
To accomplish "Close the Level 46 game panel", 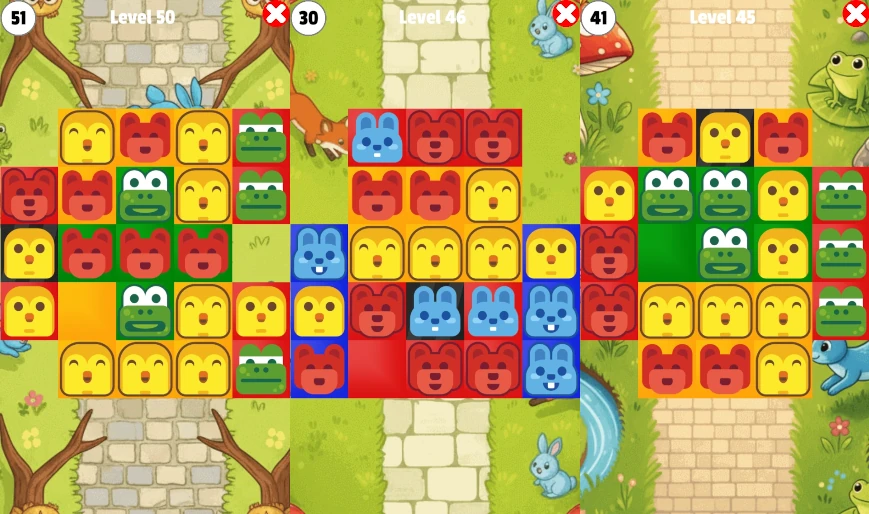I will (566, 14).
